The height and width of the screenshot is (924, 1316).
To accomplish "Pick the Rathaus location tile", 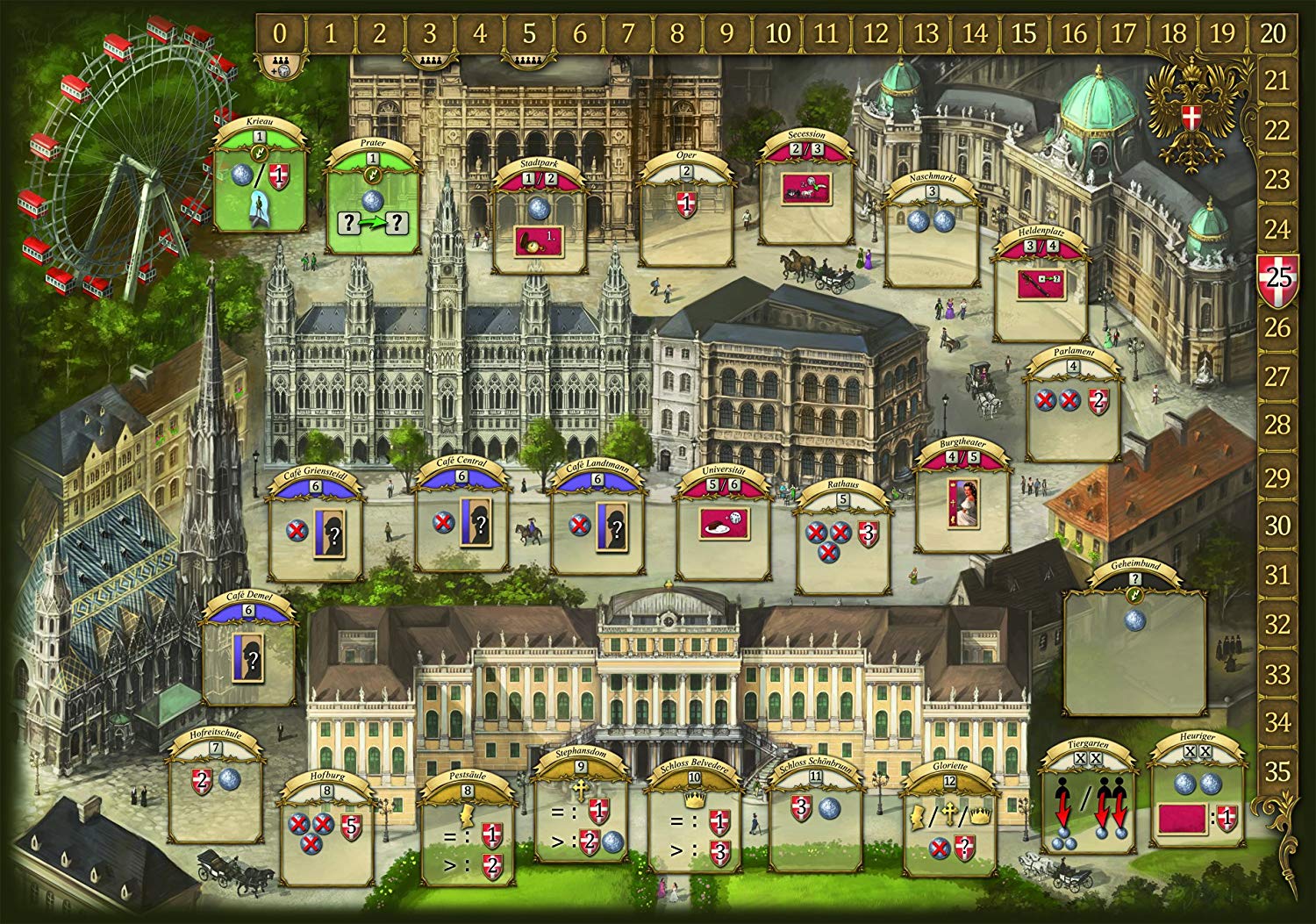I will click(842, 544).
